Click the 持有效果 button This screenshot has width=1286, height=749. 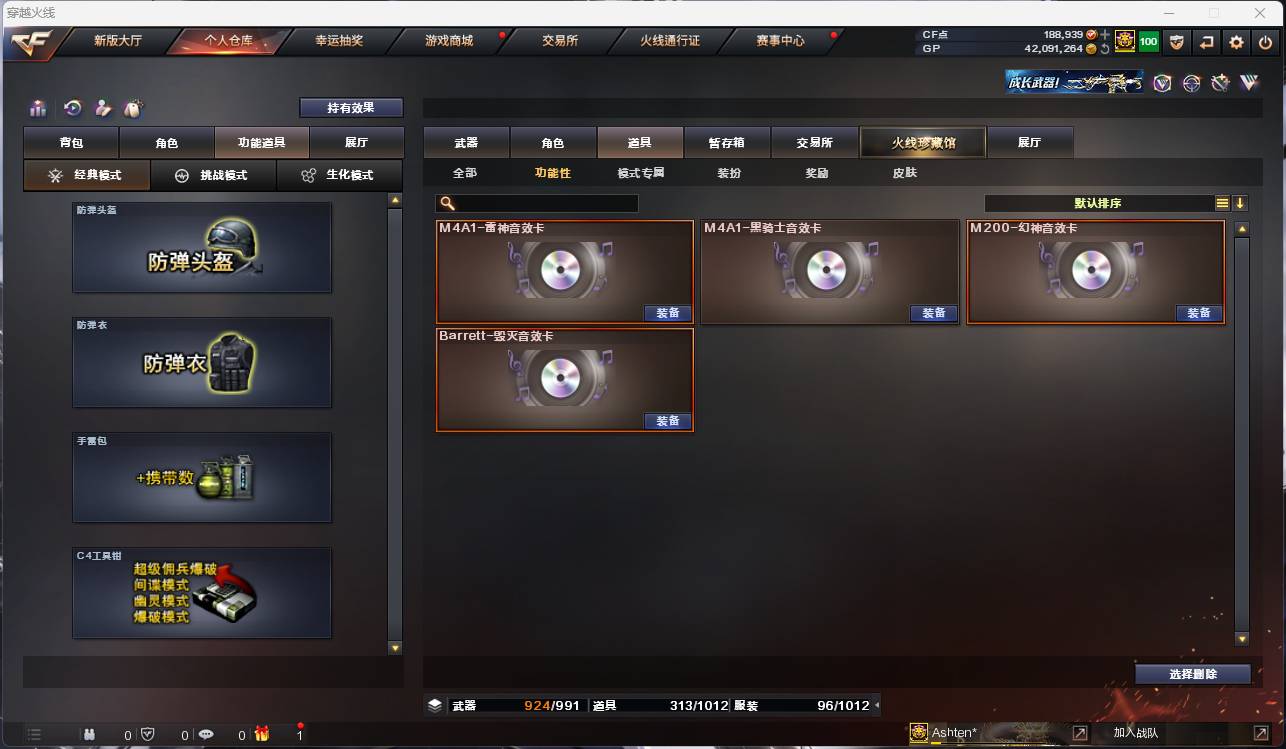pos(350,107)
